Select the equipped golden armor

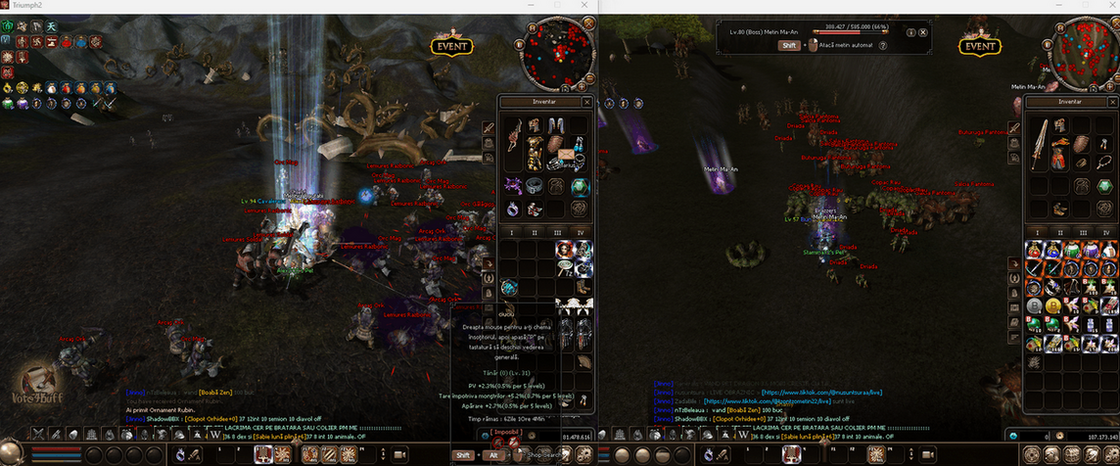(533, 152)
